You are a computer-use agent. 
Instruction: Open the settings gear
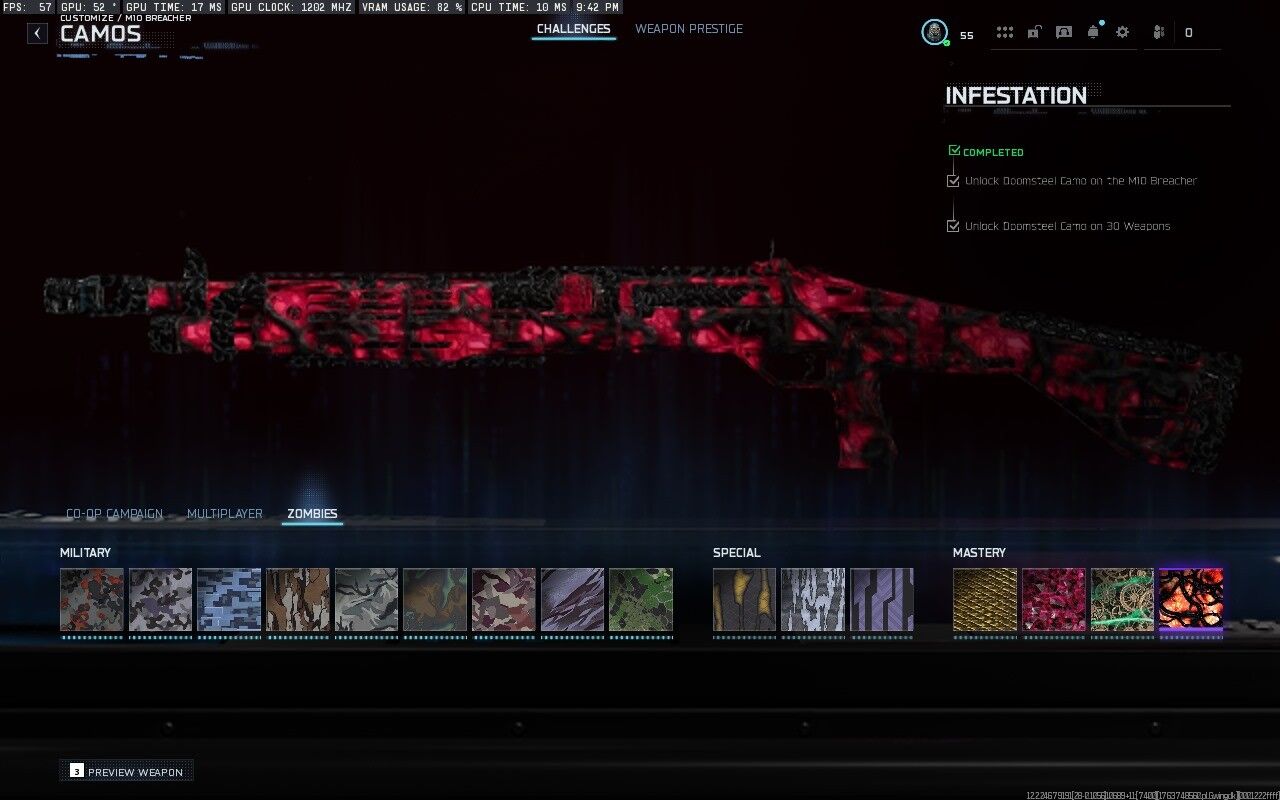tap(1122, 31)
